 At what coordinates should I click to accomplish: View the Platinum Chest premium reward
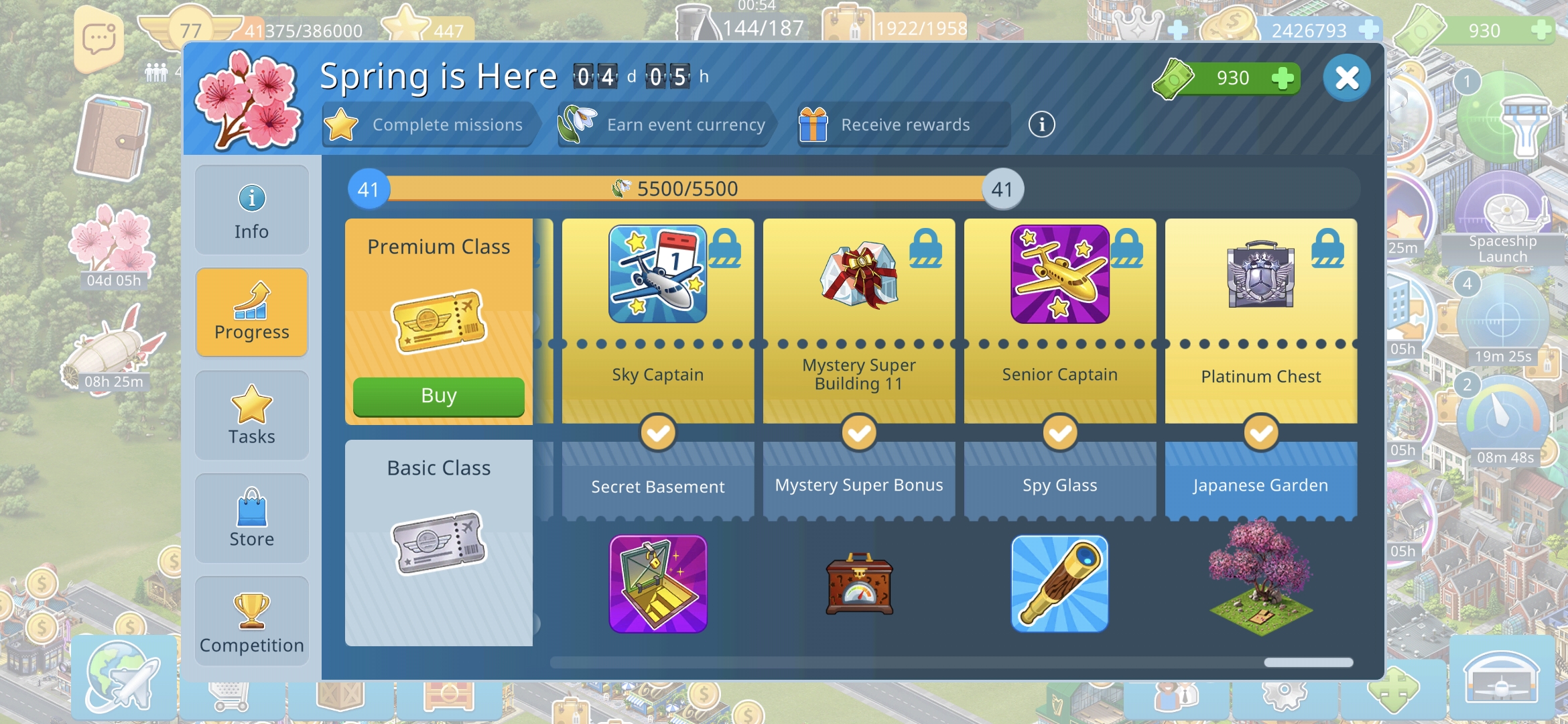click(1260, 275)
